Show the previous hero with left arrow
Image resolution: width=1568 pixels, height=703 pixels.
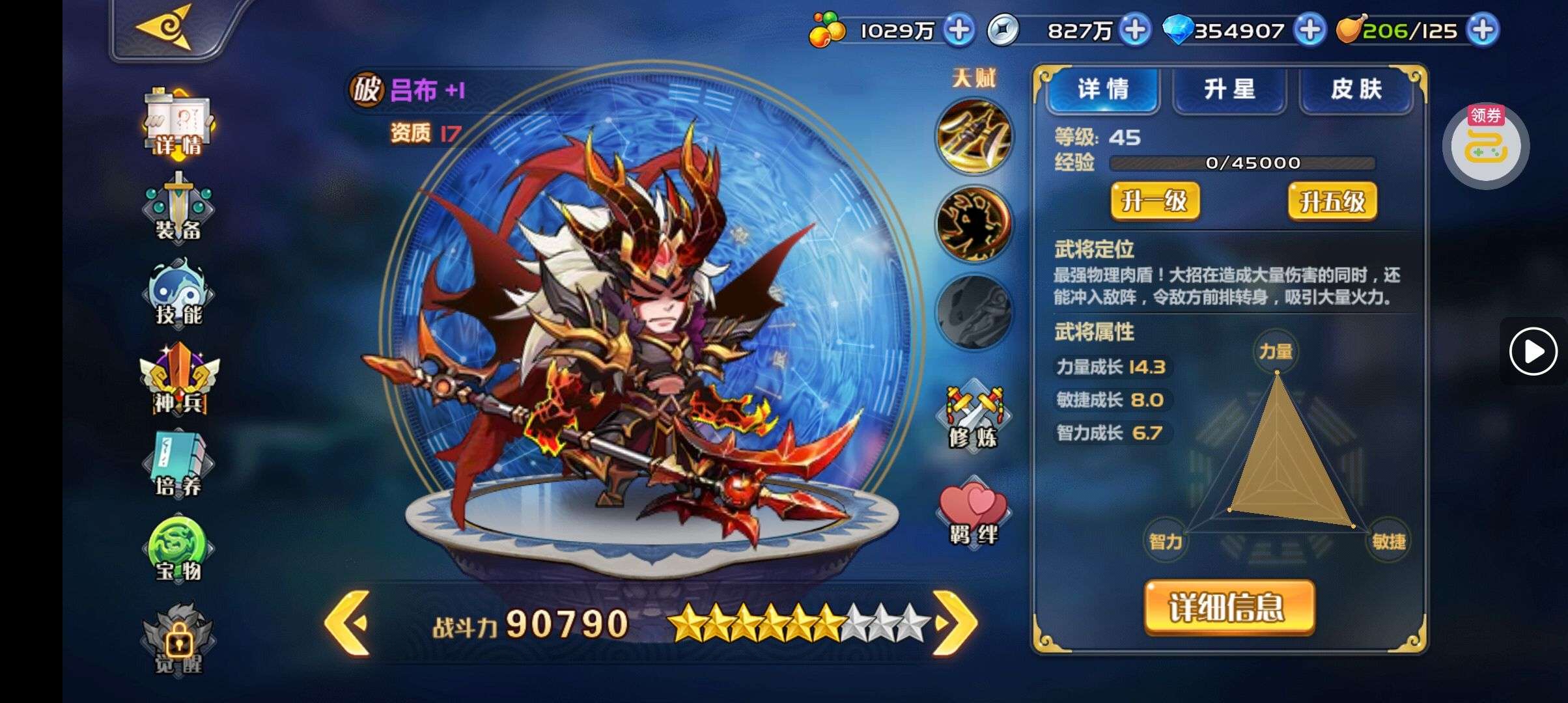[348, 623]
